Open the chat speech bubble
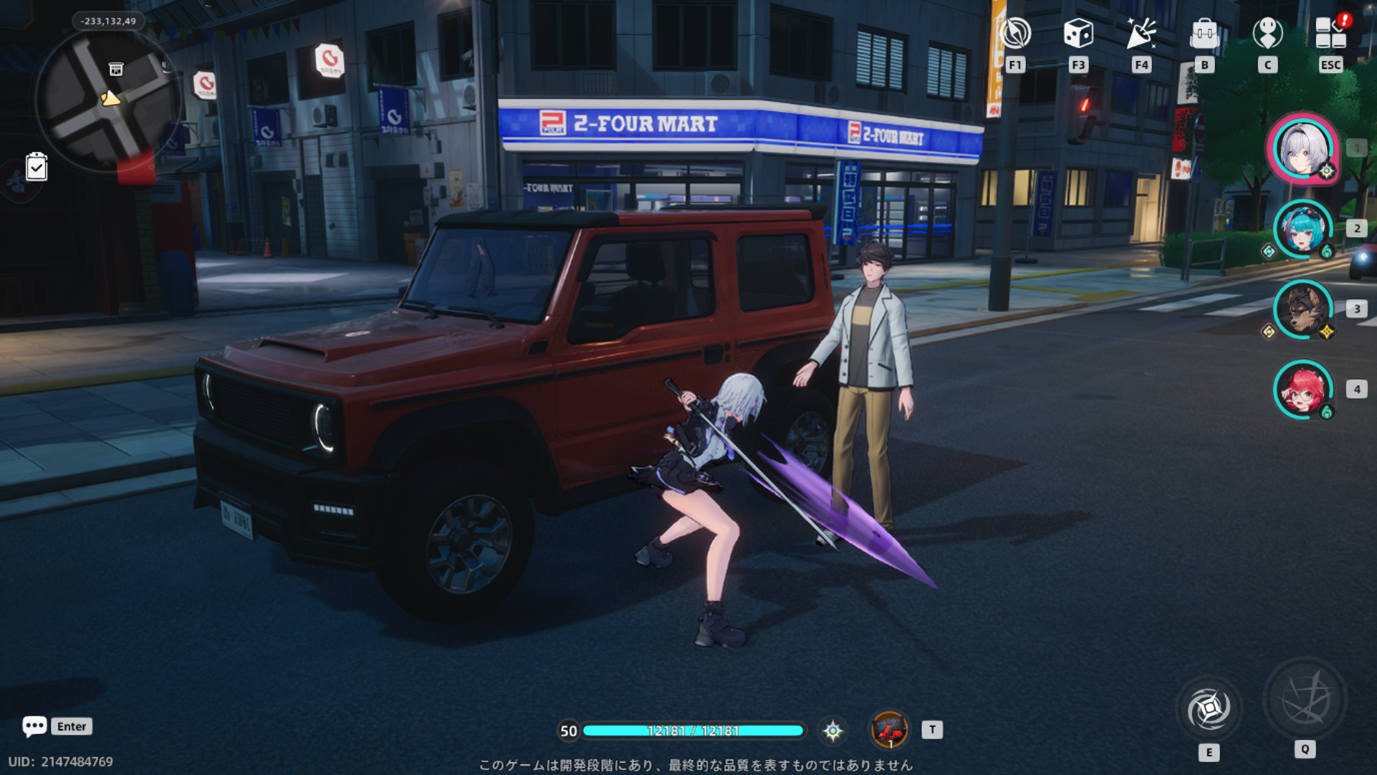This screenshot has height=775, width=1377. pyautogui.click(x=35, y=726)
